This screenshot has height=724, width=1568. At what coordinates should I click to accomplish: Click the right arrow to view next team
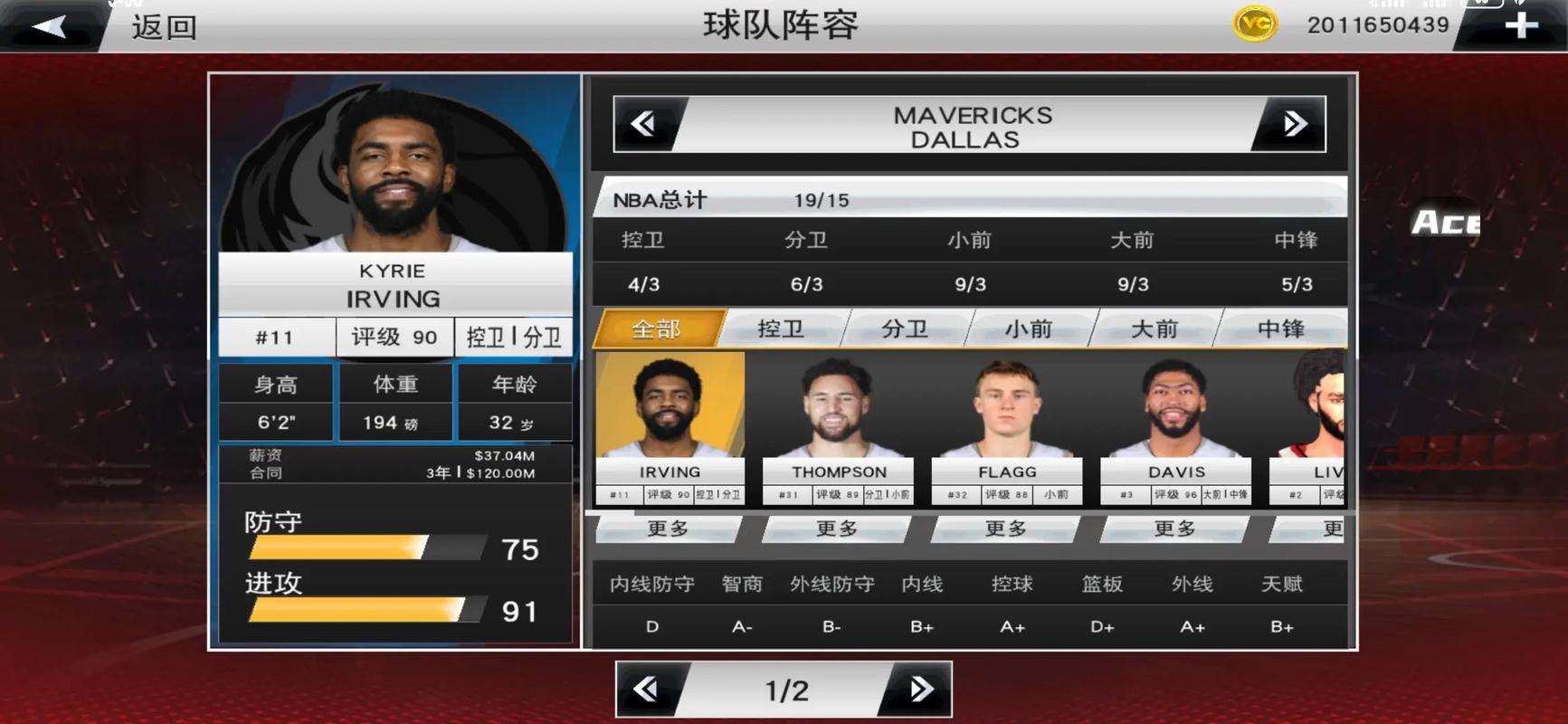[1294, 124]
